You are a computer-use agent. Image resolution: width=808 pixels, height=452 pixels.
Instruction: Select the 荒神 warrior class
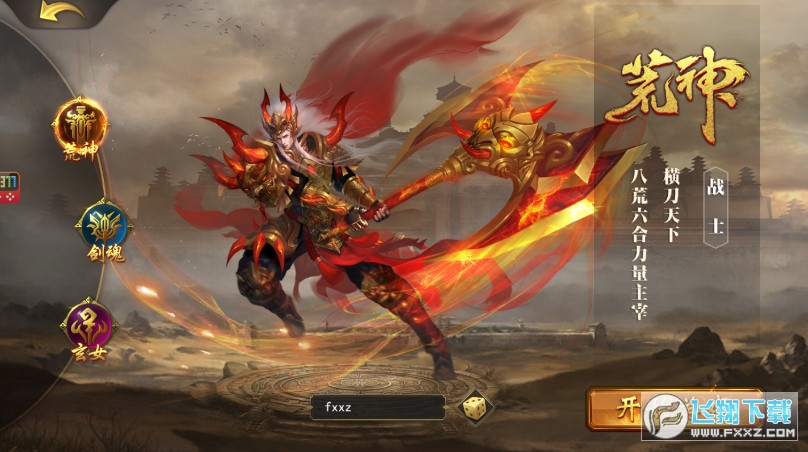pos(80,125)
